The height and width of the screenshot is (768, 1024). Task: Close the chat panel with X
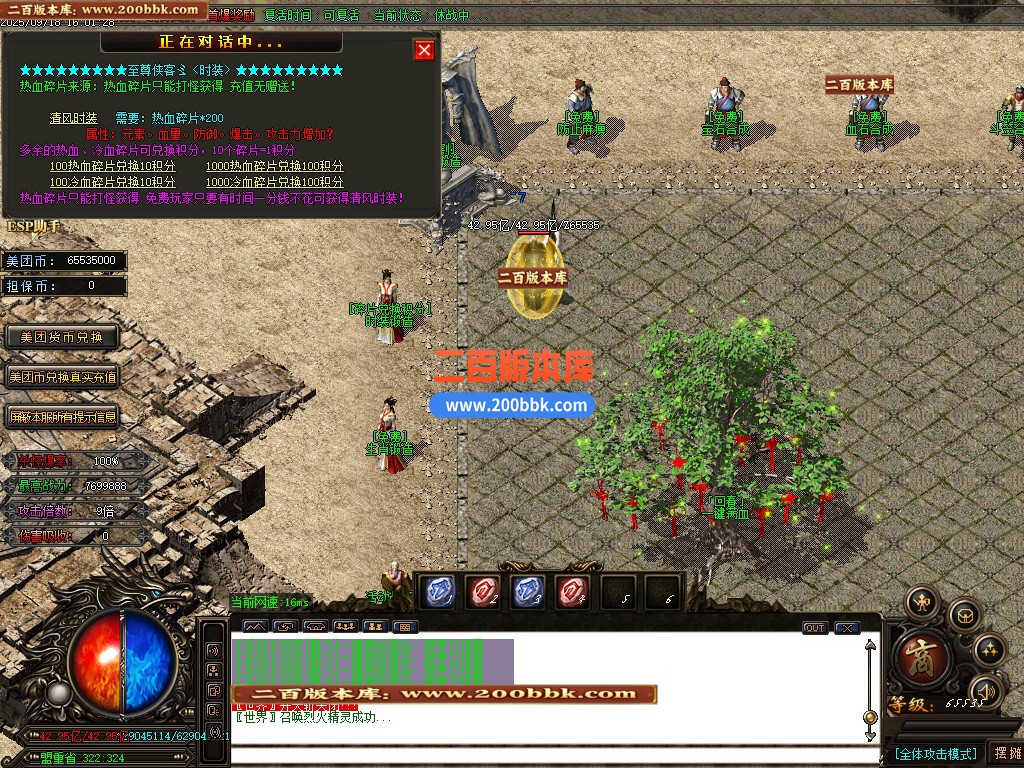point(847,628)
